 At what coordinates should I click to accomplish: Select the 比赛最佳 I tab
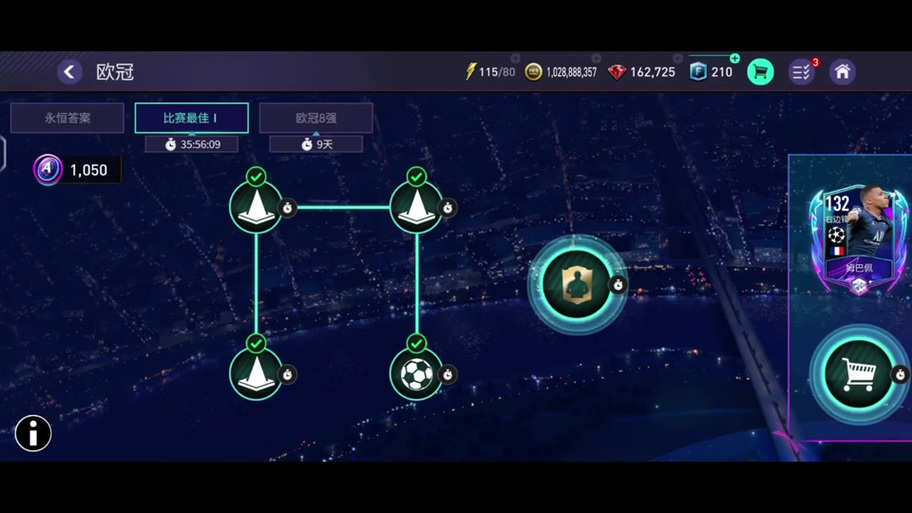coord(191,118)
